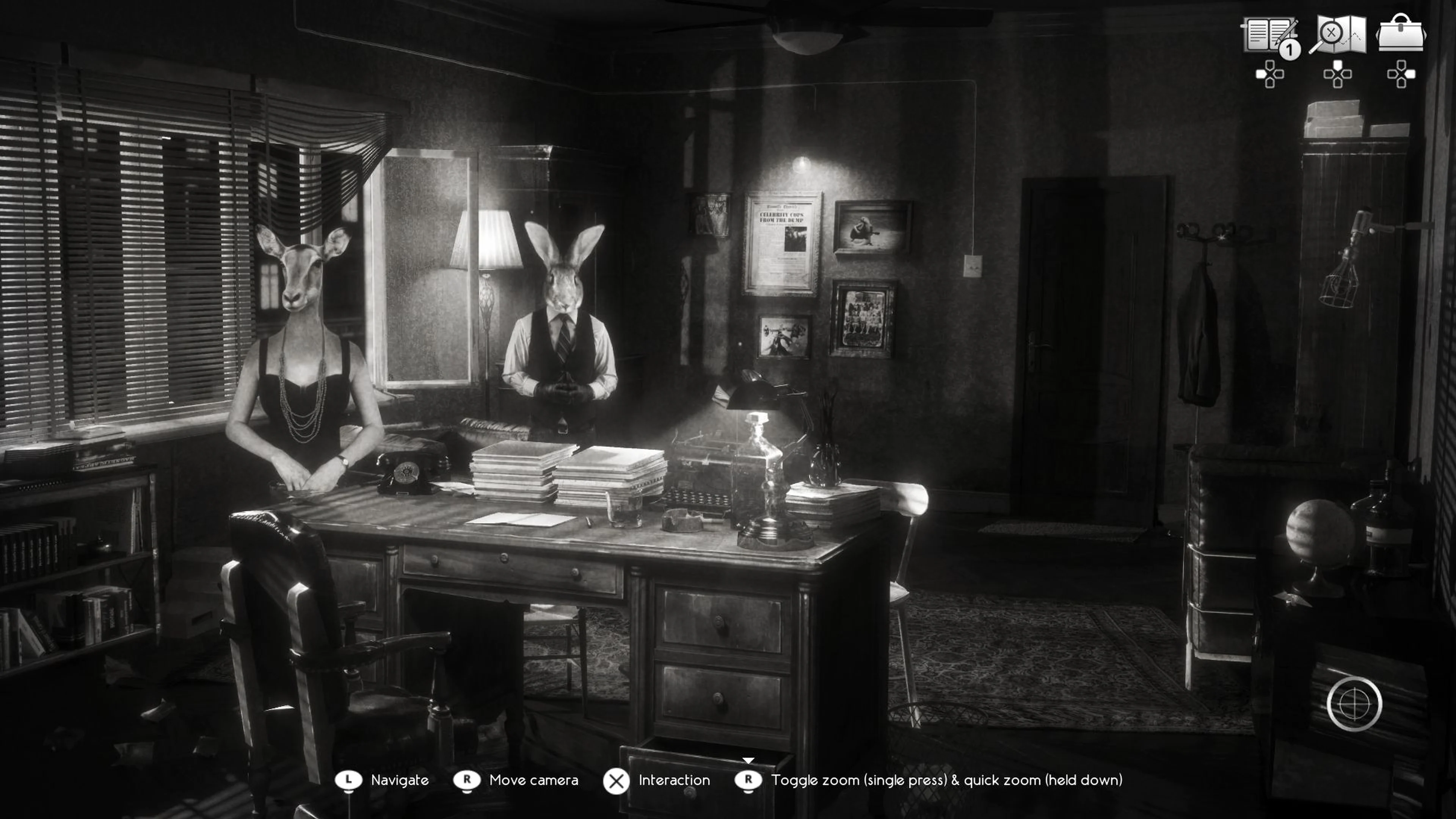Select the X Interaction button icon
The width and height of the screenshot is (1456, 819).
point(617,781)
